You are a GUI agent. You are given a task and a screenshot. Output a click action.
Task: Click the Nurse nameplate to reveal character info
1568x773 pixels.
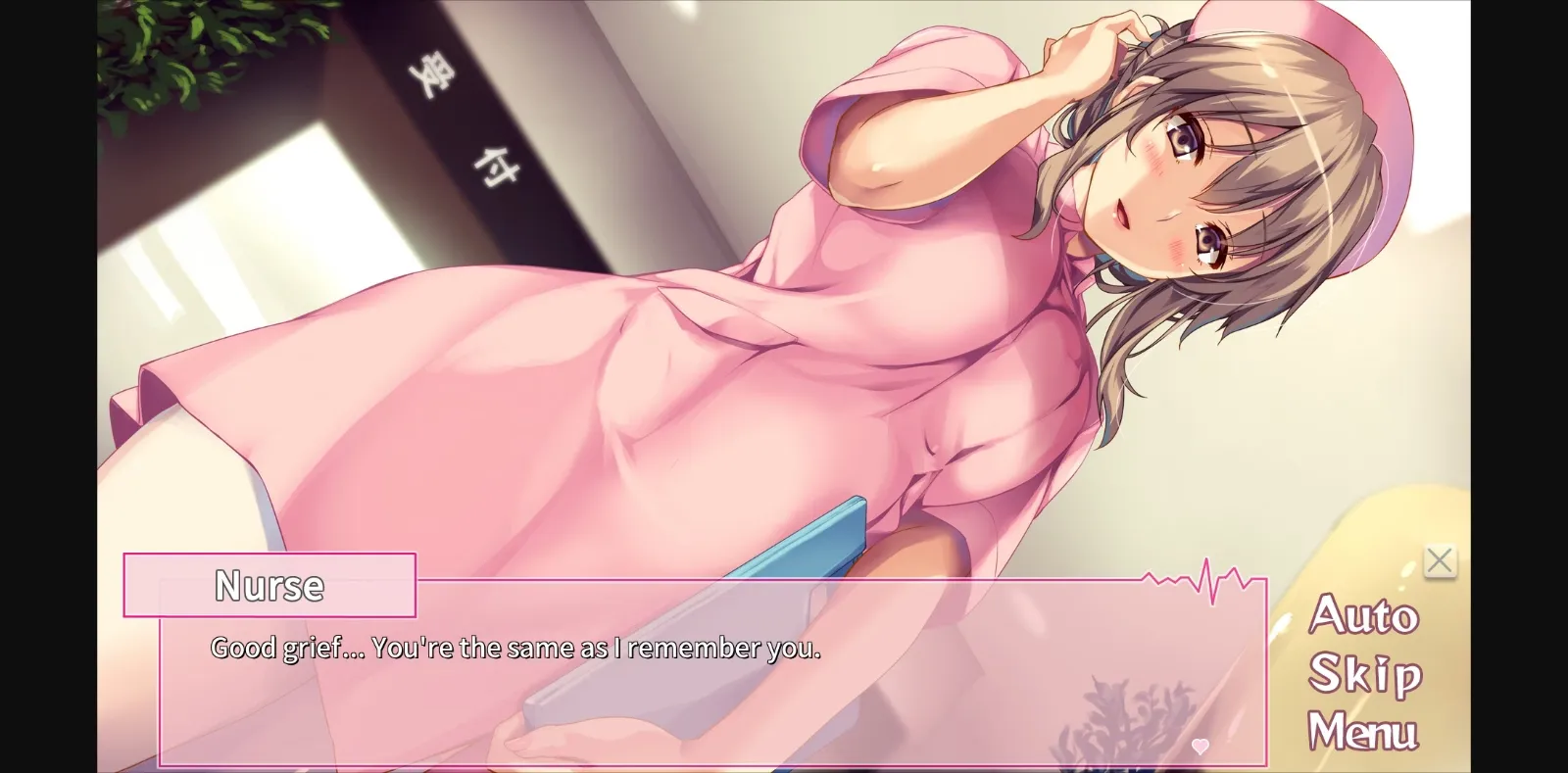tap(268, 585)
